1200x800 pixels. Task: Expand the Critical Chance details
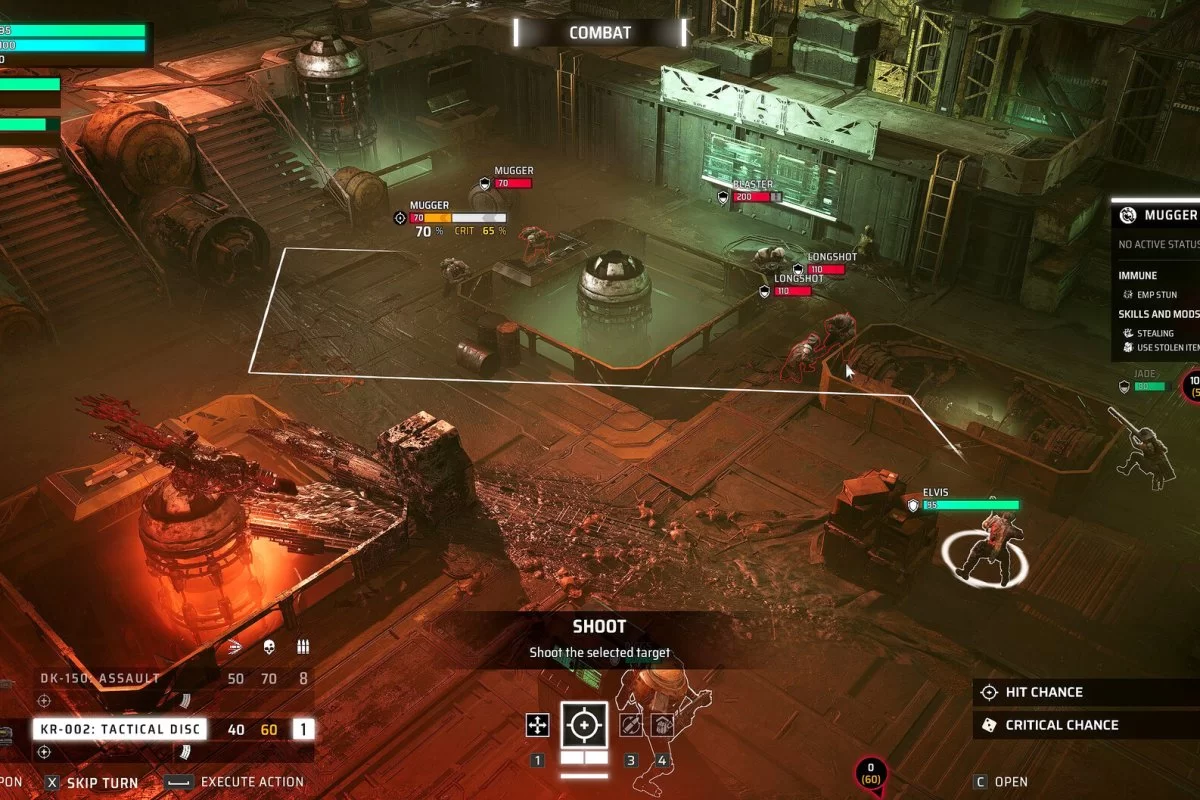[x=1060, y=725]
